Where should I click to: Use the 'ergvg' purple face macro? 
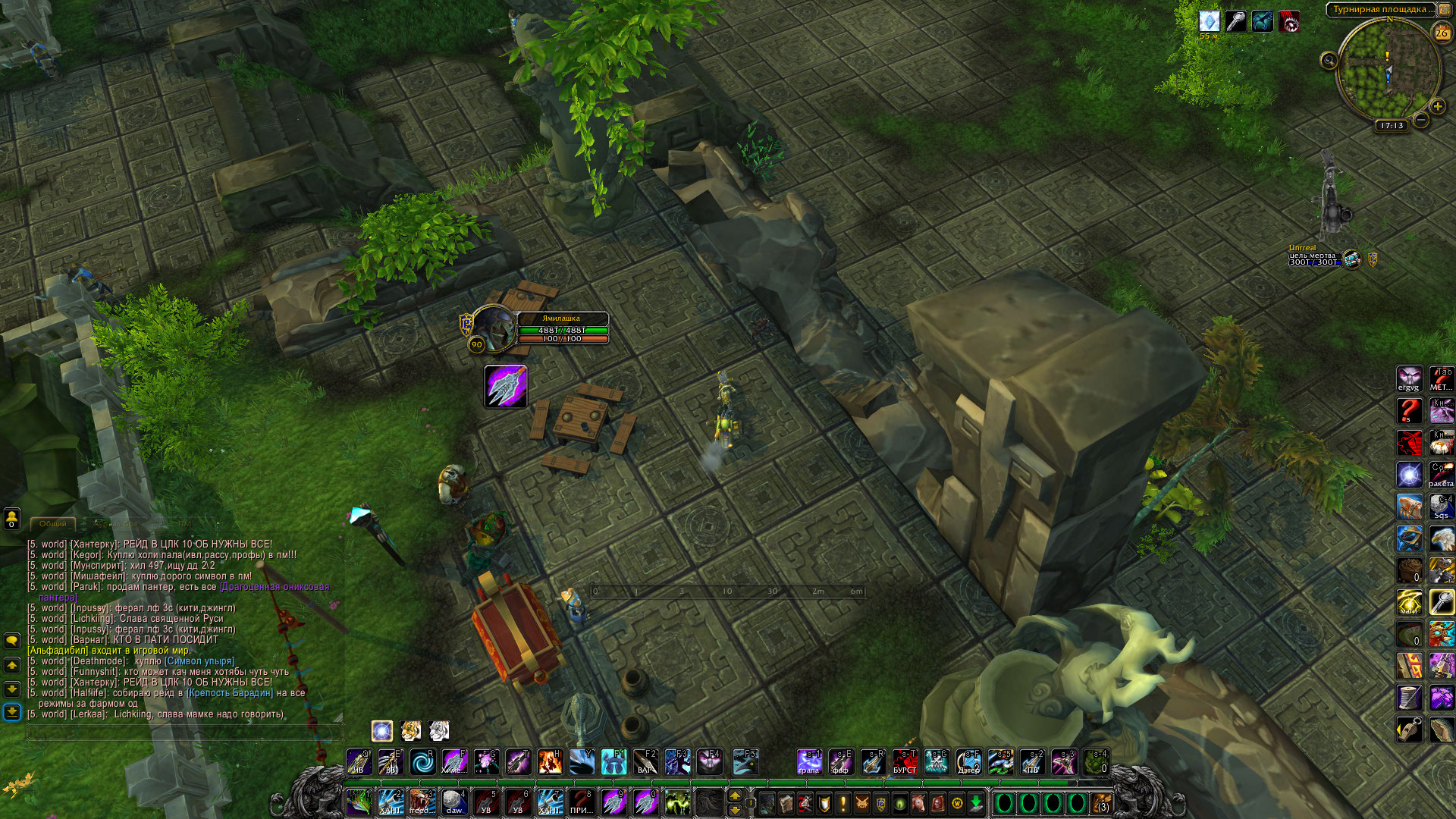[x=1409, y=379]
